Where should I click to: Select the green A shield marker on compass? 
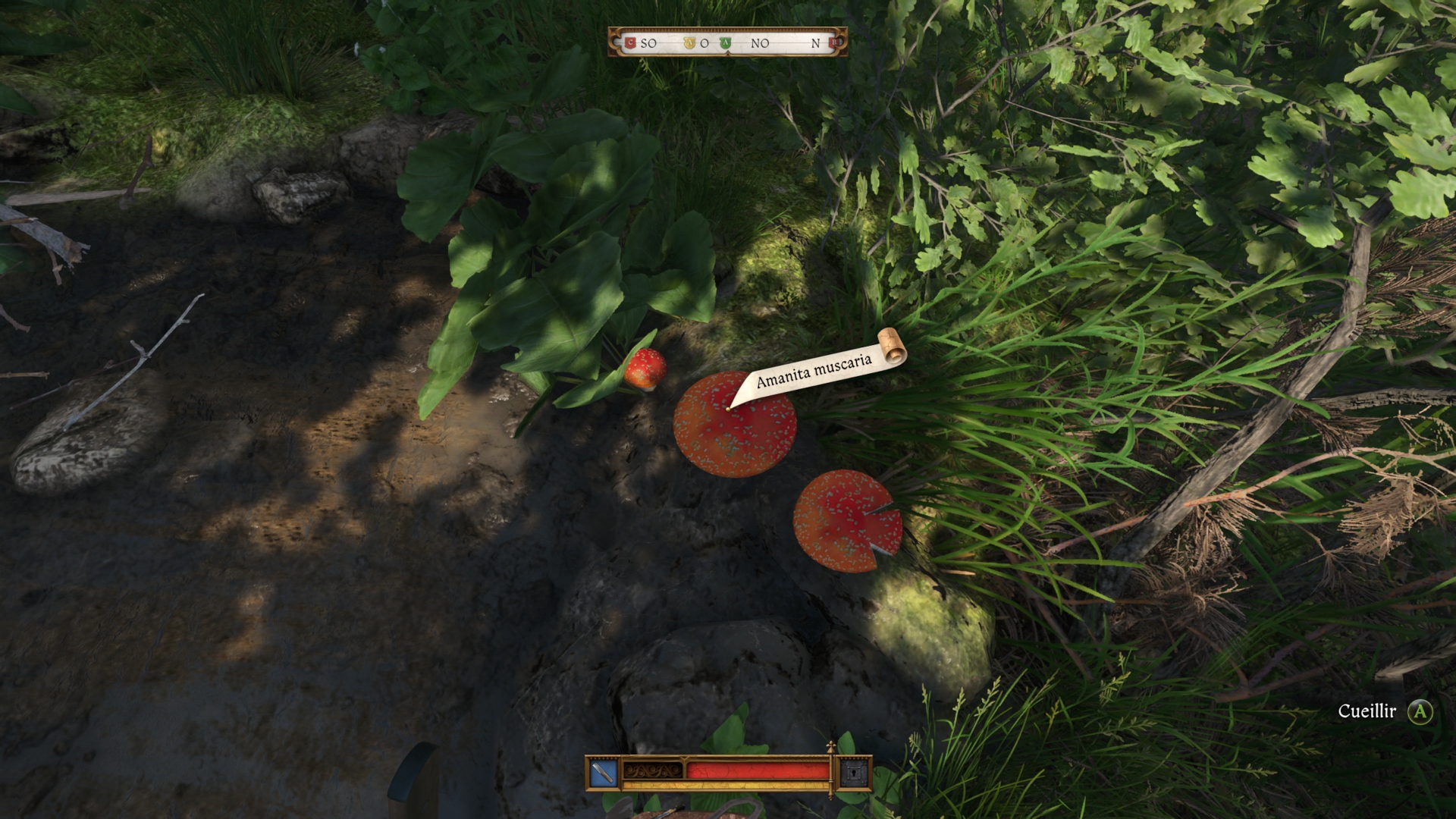pyautogui.click(x=725, y=43)
